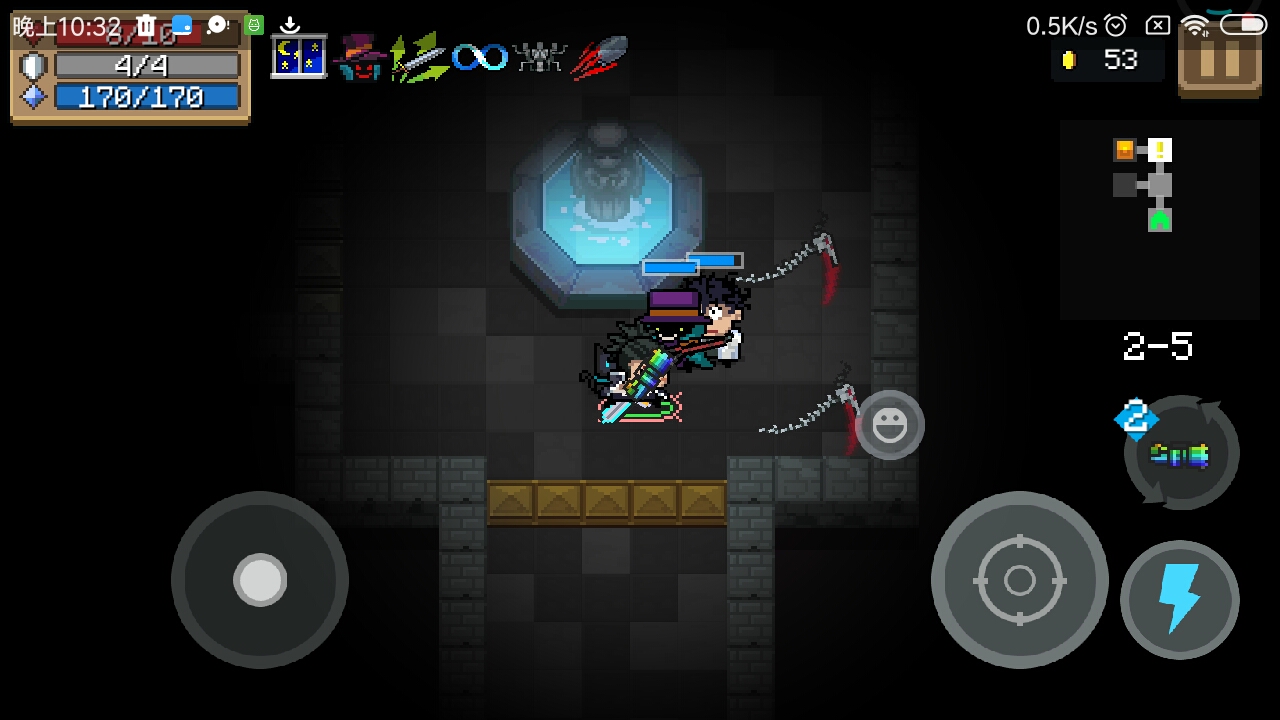Select the purple hat mercenary buff icon

[358, 57]
